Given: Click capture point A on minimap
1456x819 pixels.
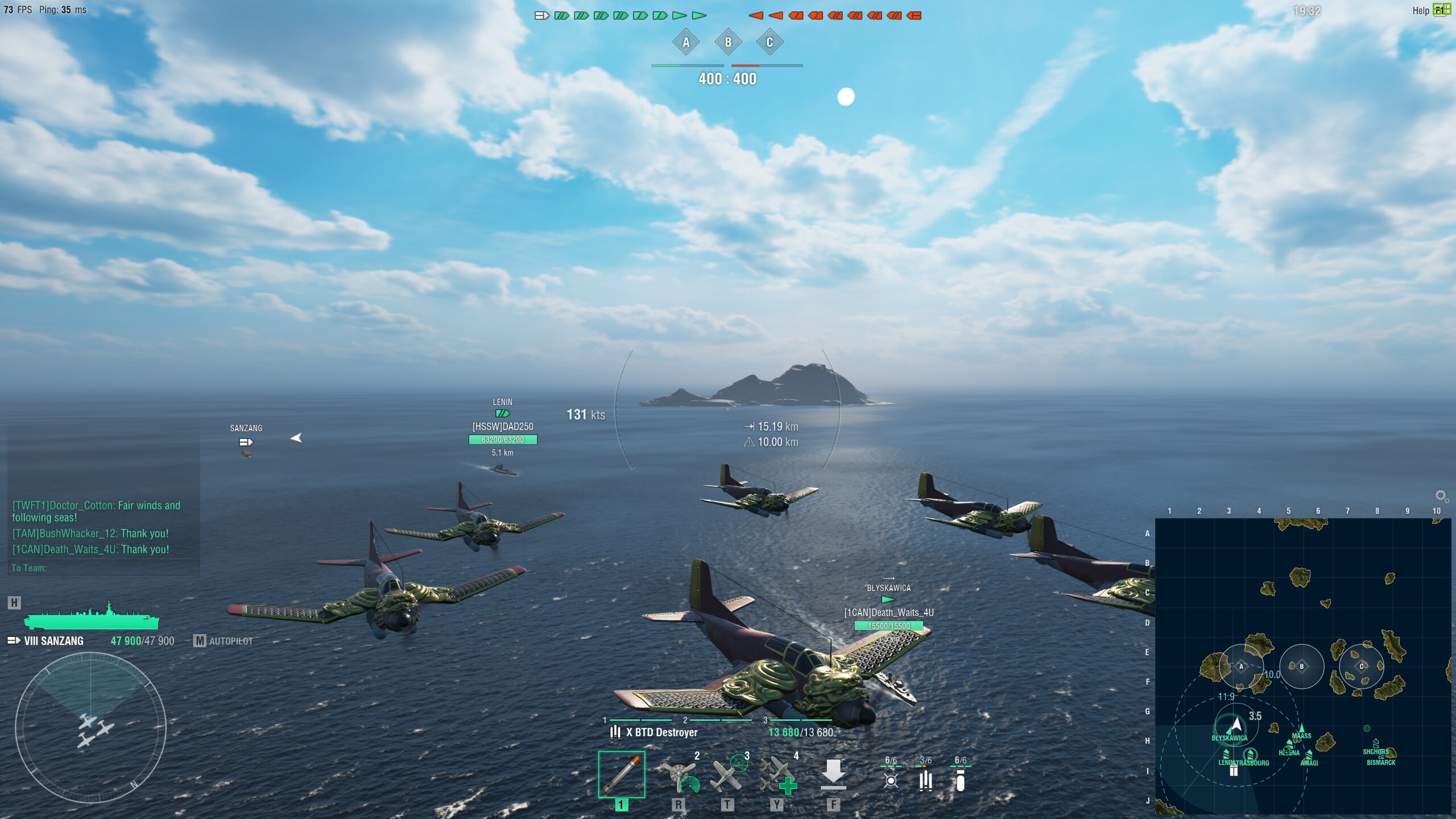Looking at the screenshot, I should (1241, 667).
